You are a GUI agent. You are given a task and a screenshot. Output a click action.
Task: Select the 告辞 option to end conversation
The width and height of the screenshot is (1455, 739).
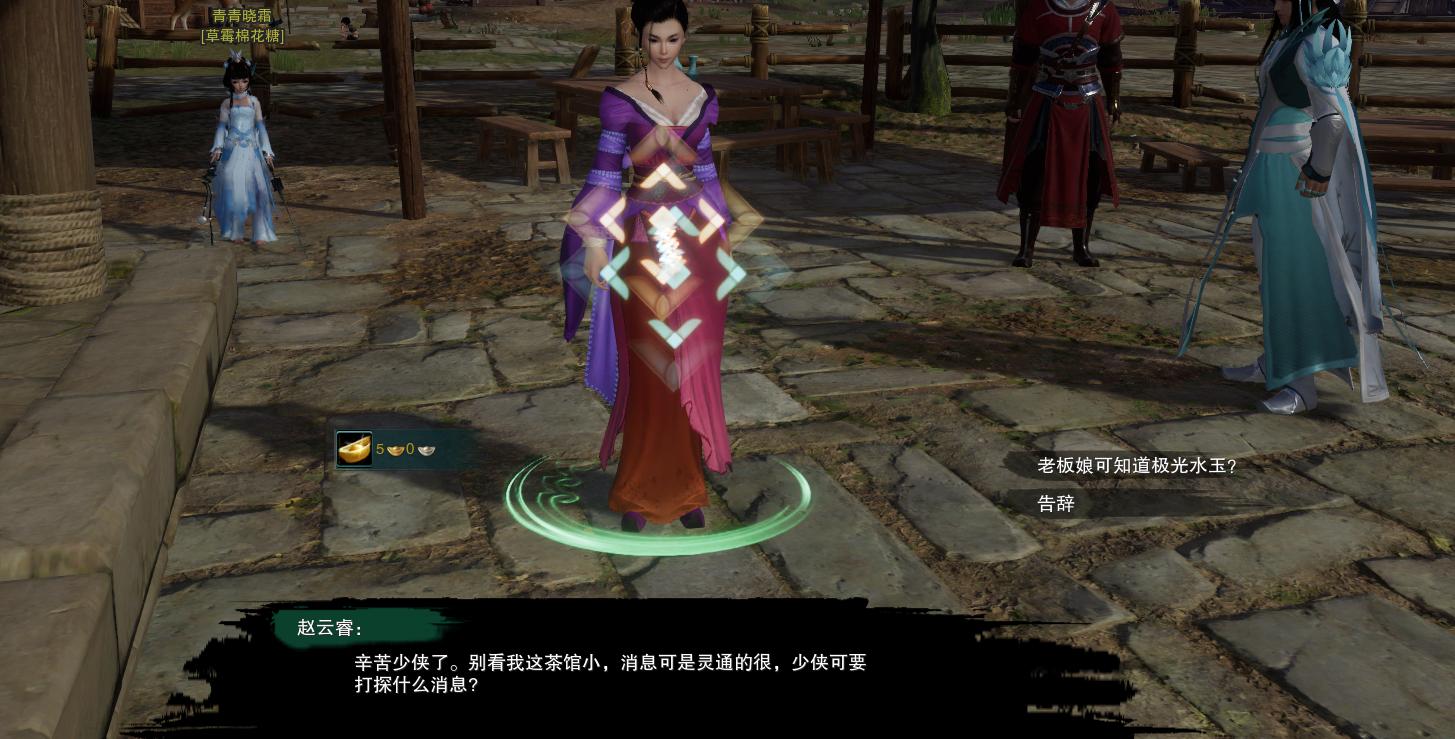(1055, 504)
